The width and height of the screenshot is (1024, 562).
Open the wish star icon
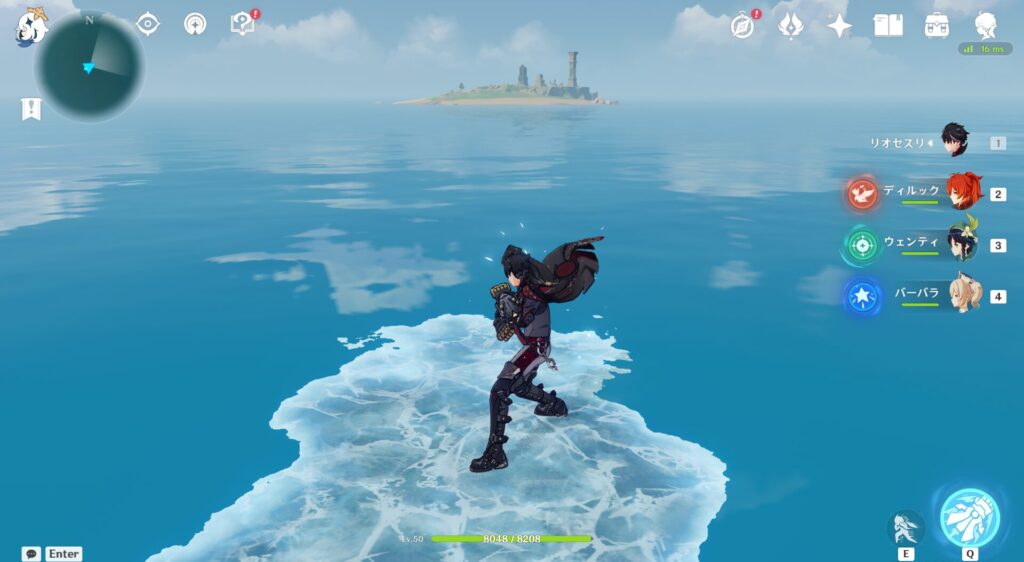pyautogui.click(x=839, y=26)
